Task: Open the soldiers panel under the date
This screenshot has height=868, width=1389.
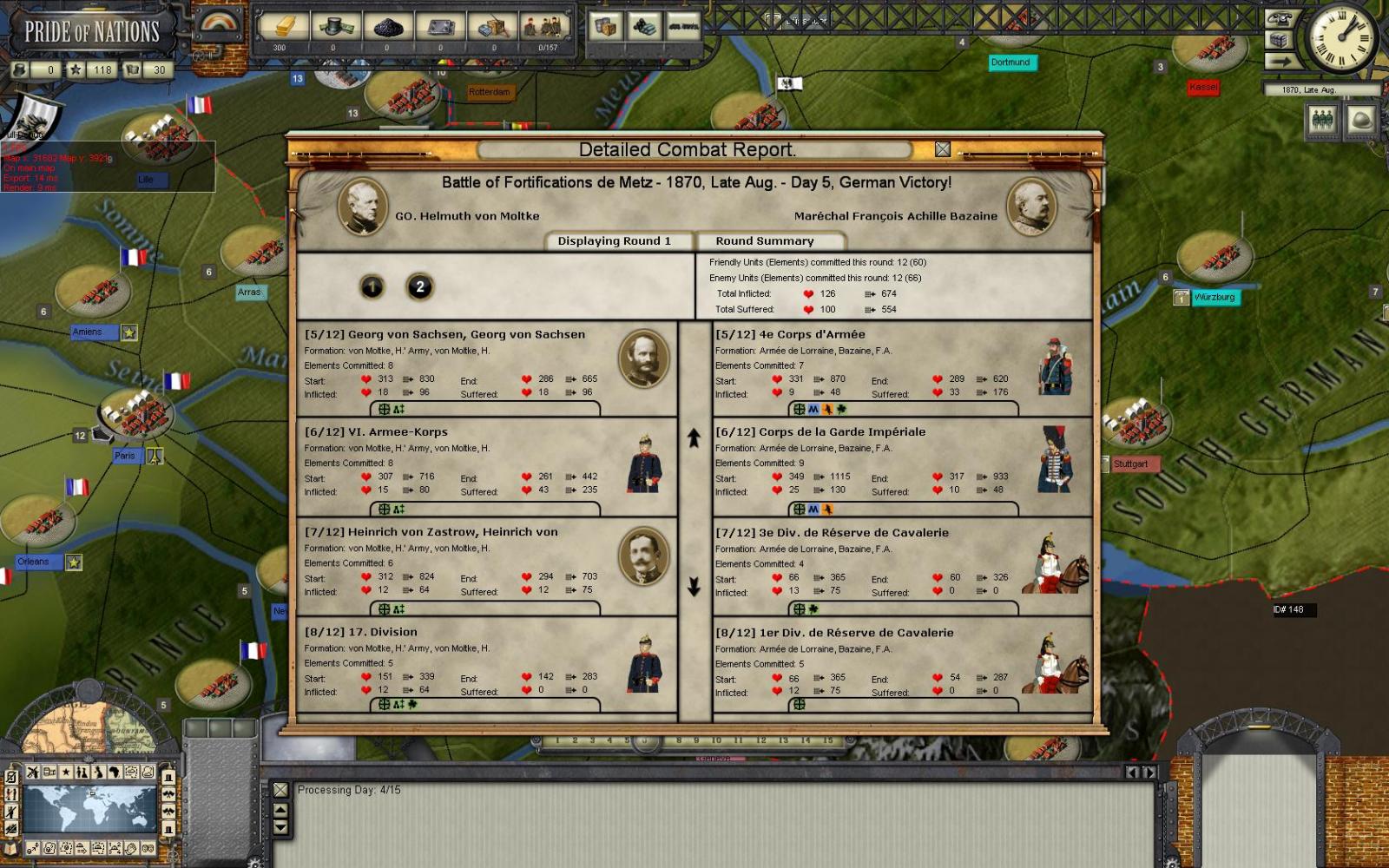Action: coord(1322,120)
